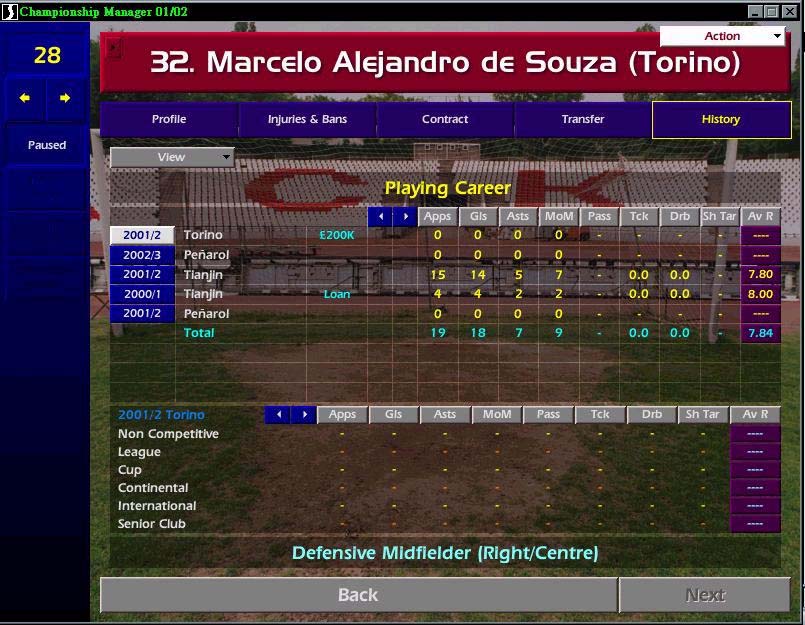Select the 2002/3 Peñarol season row
805x625 pixels.
pos(143,255)
